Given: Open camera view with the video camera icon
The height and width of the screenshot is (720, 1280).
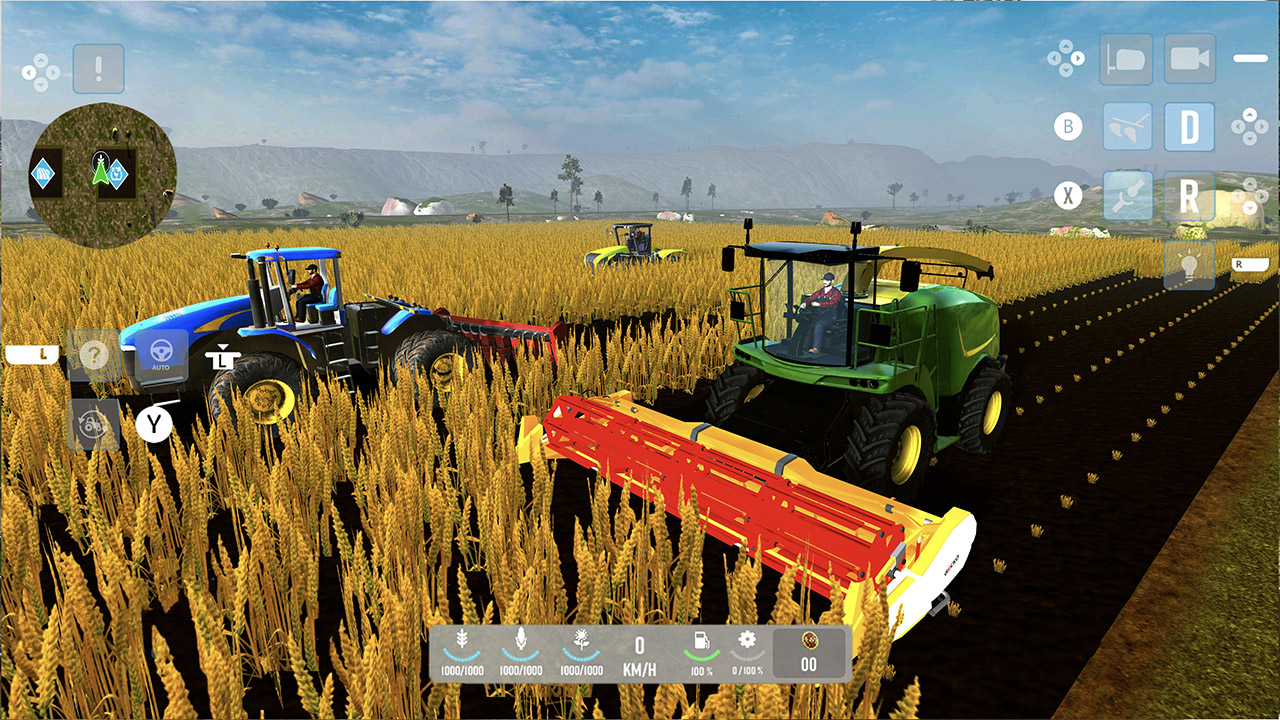Looking at the screenshot, I should pyautogui.click(x=1188, y=60).
